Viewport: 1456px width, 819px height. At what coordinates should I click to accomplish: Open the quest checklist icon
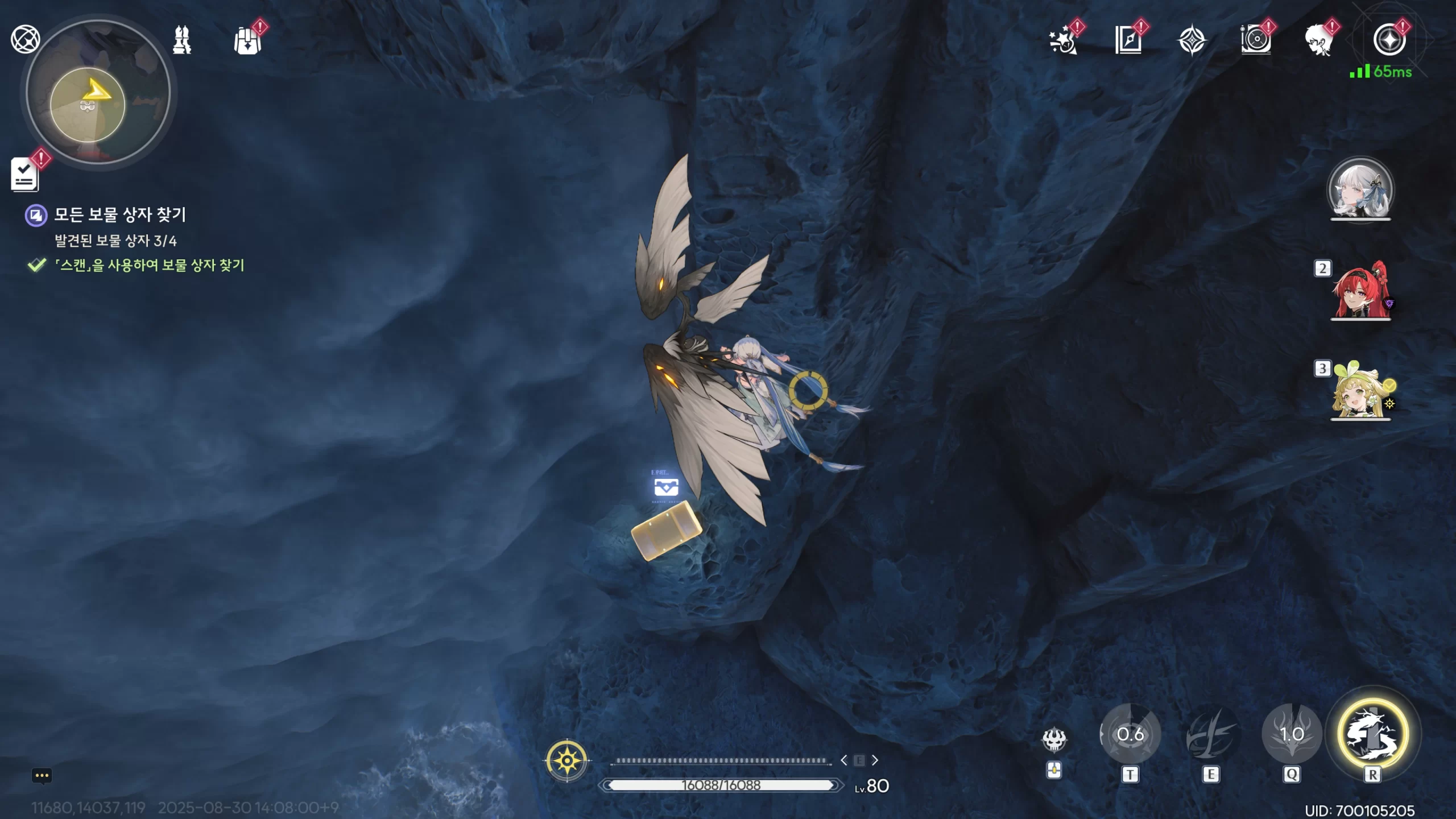pyautogui.click(x=24, y=174)
